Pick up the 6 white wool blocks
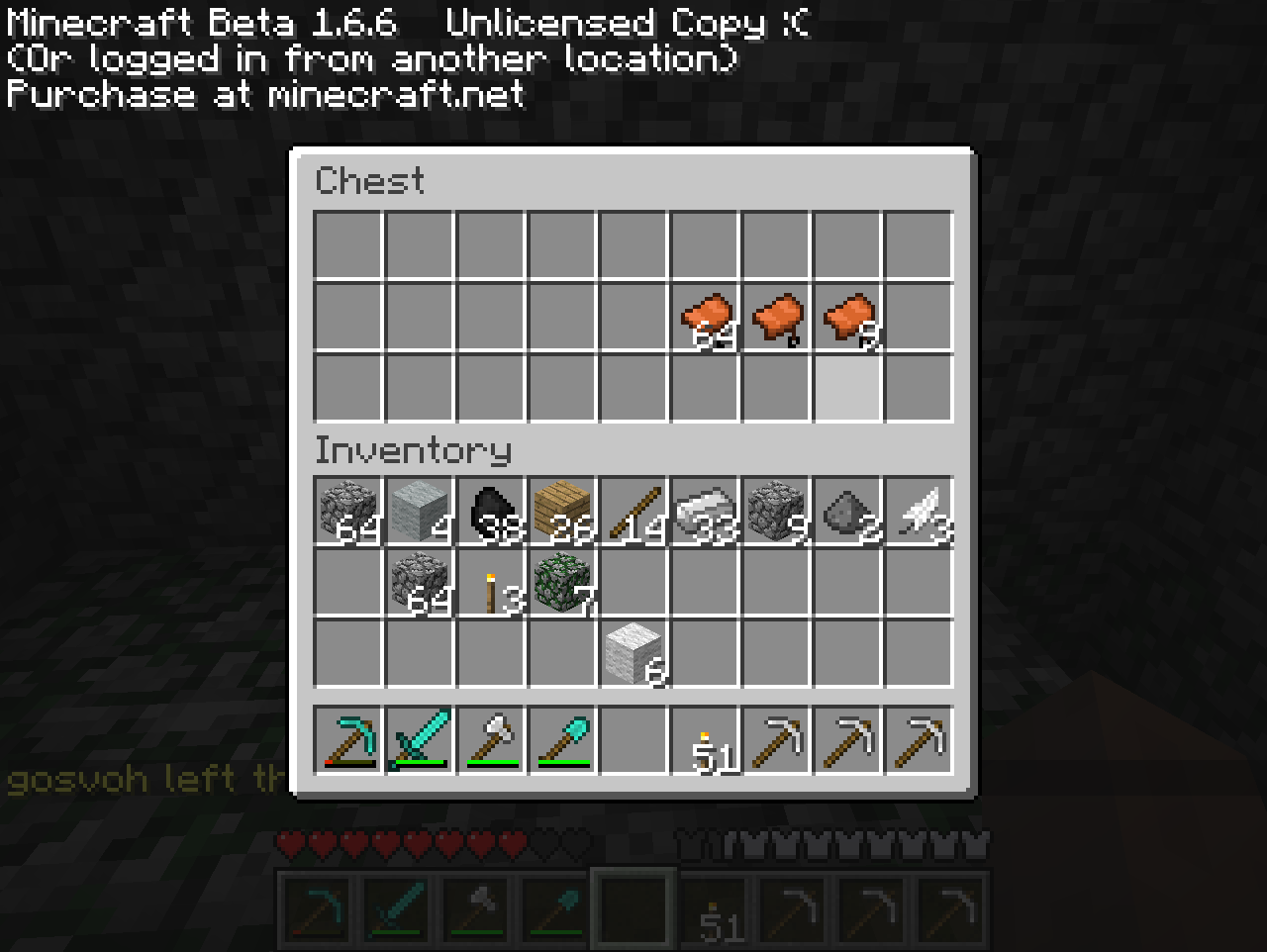 pos(633,654)
